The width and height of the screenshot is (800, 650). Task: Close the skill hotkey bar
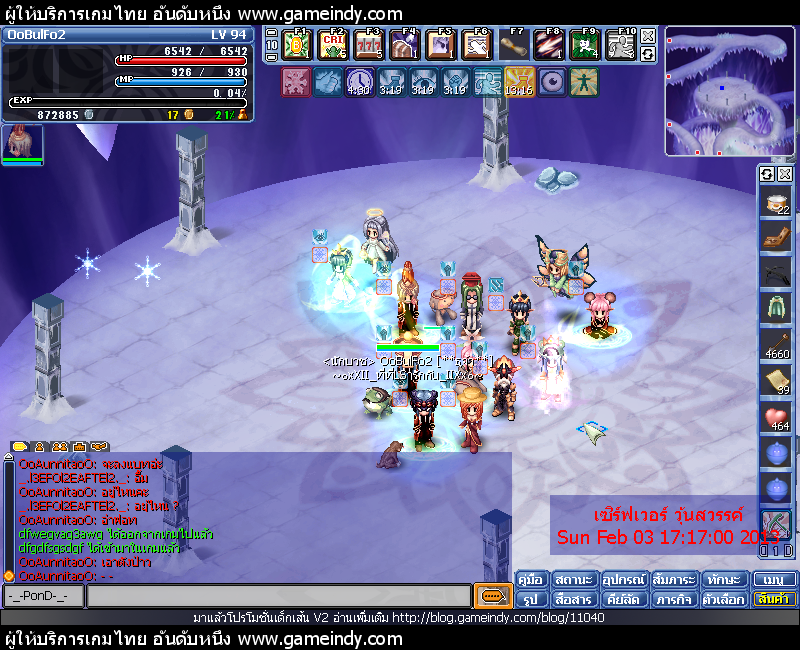click(x=648, y=35)
